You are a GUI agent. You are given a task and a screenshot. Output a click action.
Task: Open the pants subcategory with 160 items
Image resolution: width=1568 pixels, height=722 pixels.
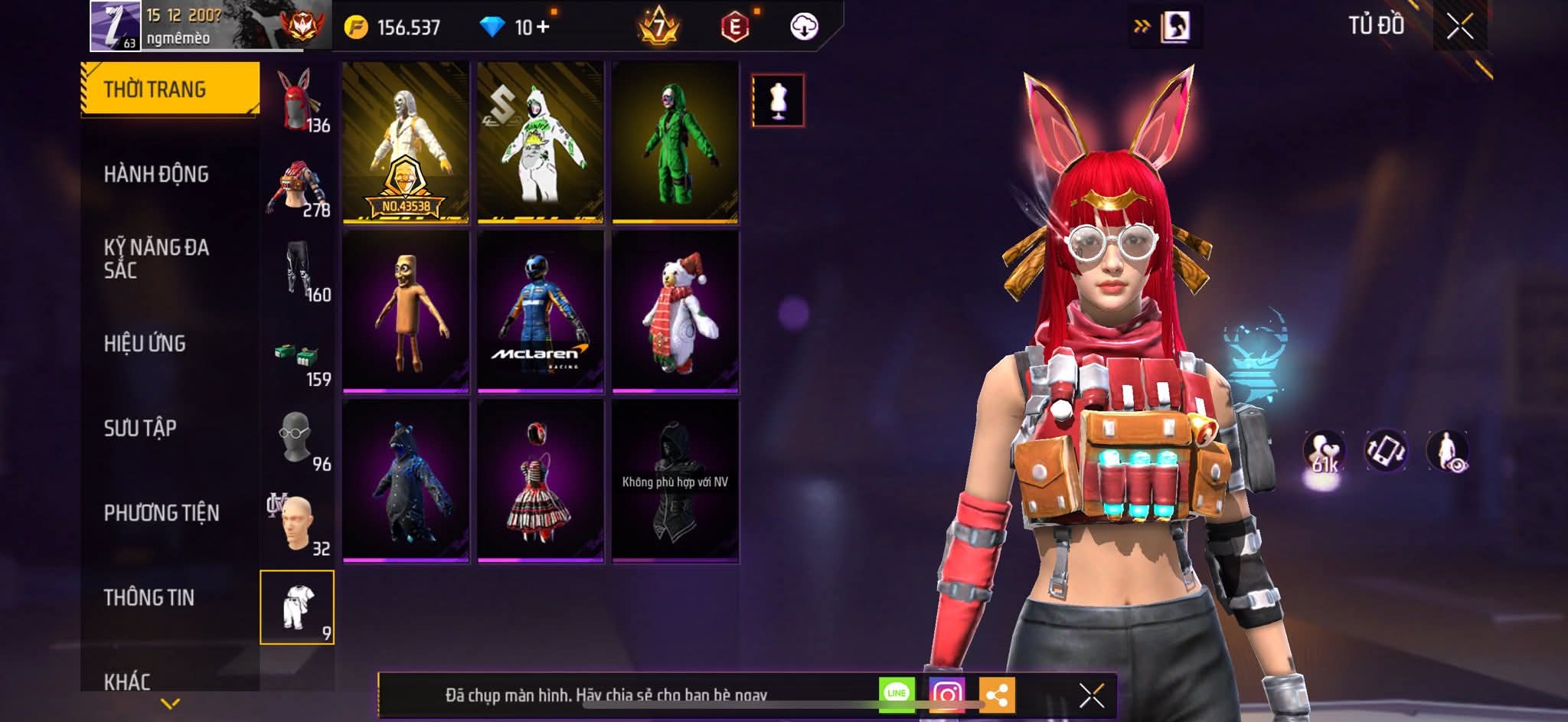pos(297,270)
